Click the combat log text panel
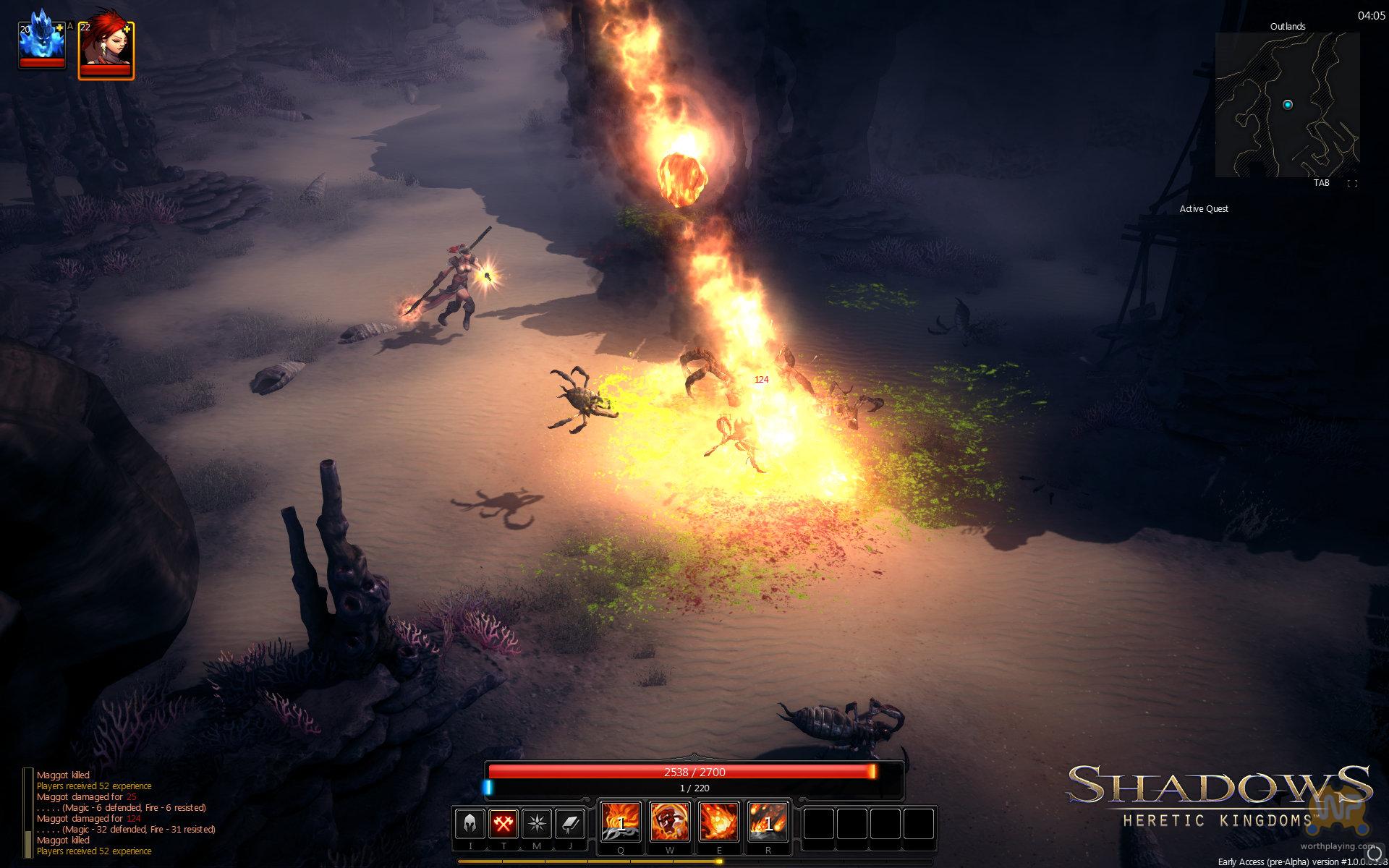Screen dimensions: 1389x868 point(123,813)
